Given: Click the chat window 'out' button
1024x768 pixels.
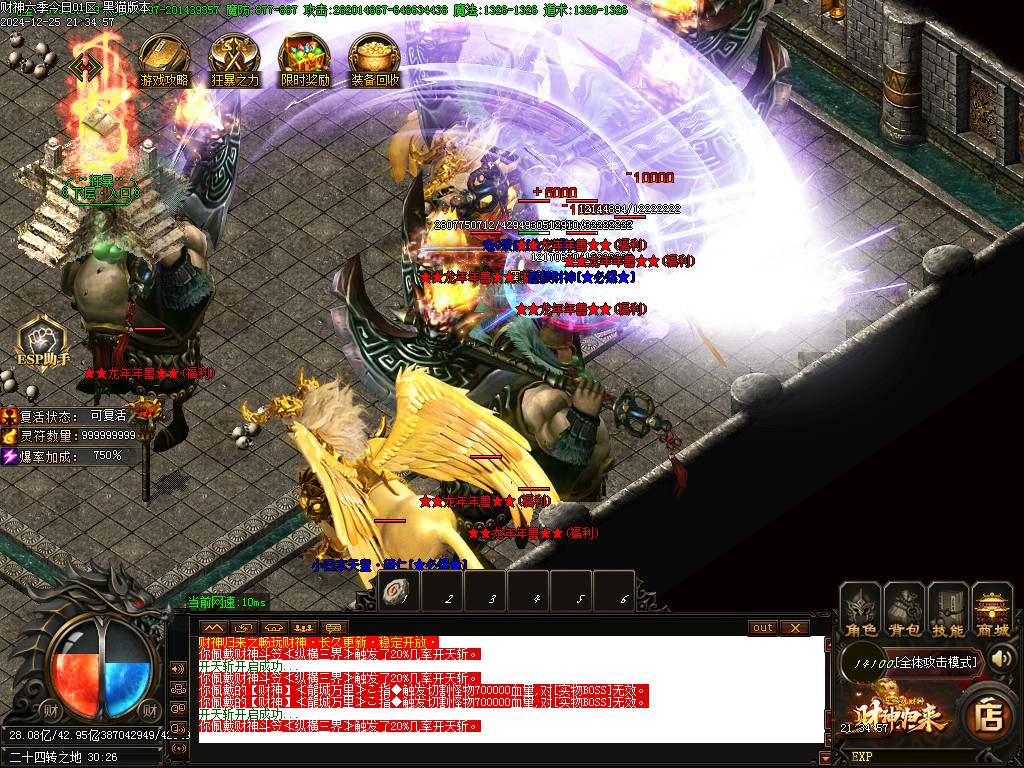Looking at the screenshot, I should click(x=763, y=627).
